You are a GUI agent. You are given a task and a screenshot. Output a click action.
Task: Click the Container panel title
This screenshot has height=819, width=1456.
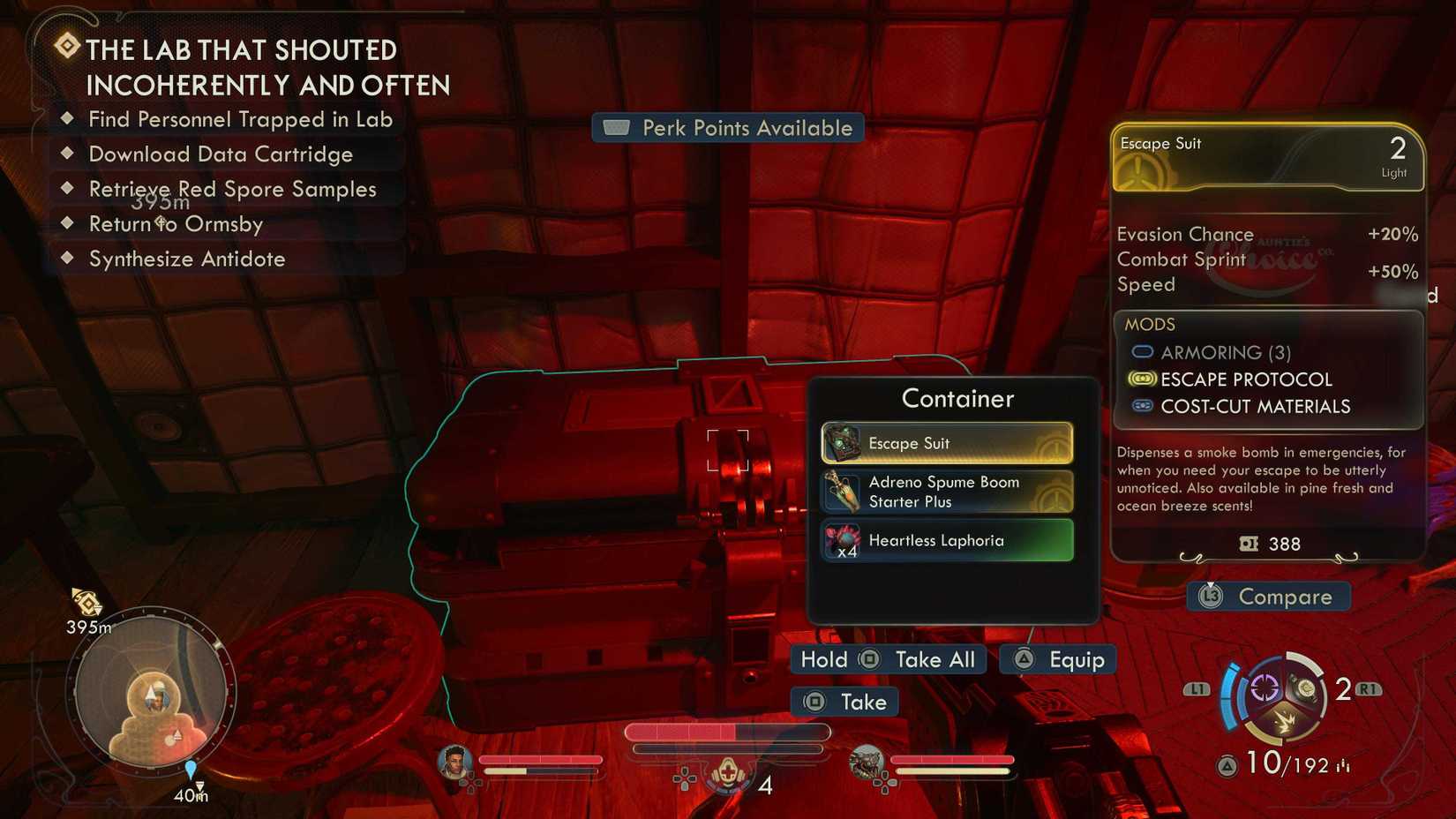(x=957, y=399)
